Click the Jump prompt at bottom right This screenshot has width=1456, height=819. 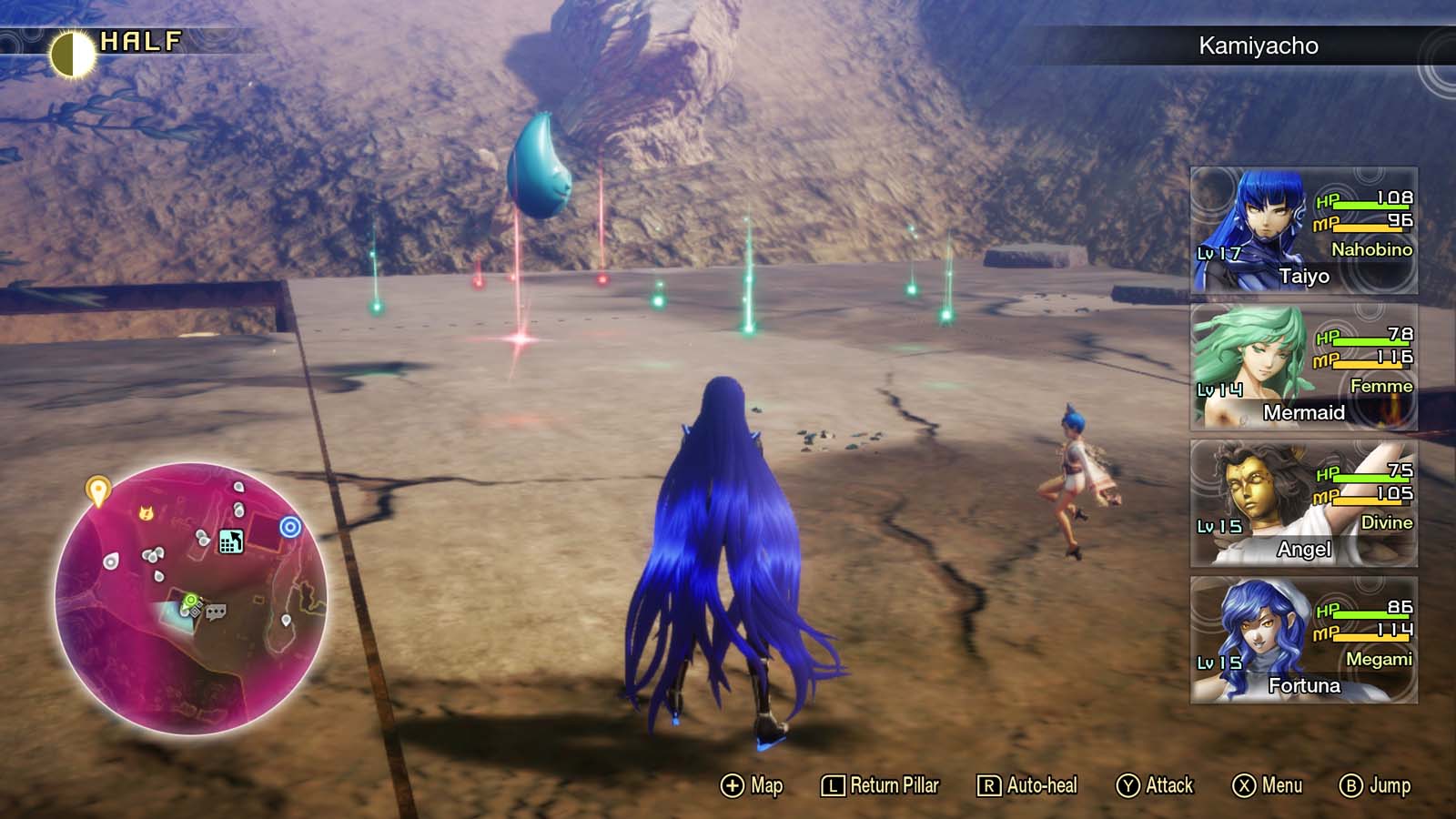[x=1379, y=784]
